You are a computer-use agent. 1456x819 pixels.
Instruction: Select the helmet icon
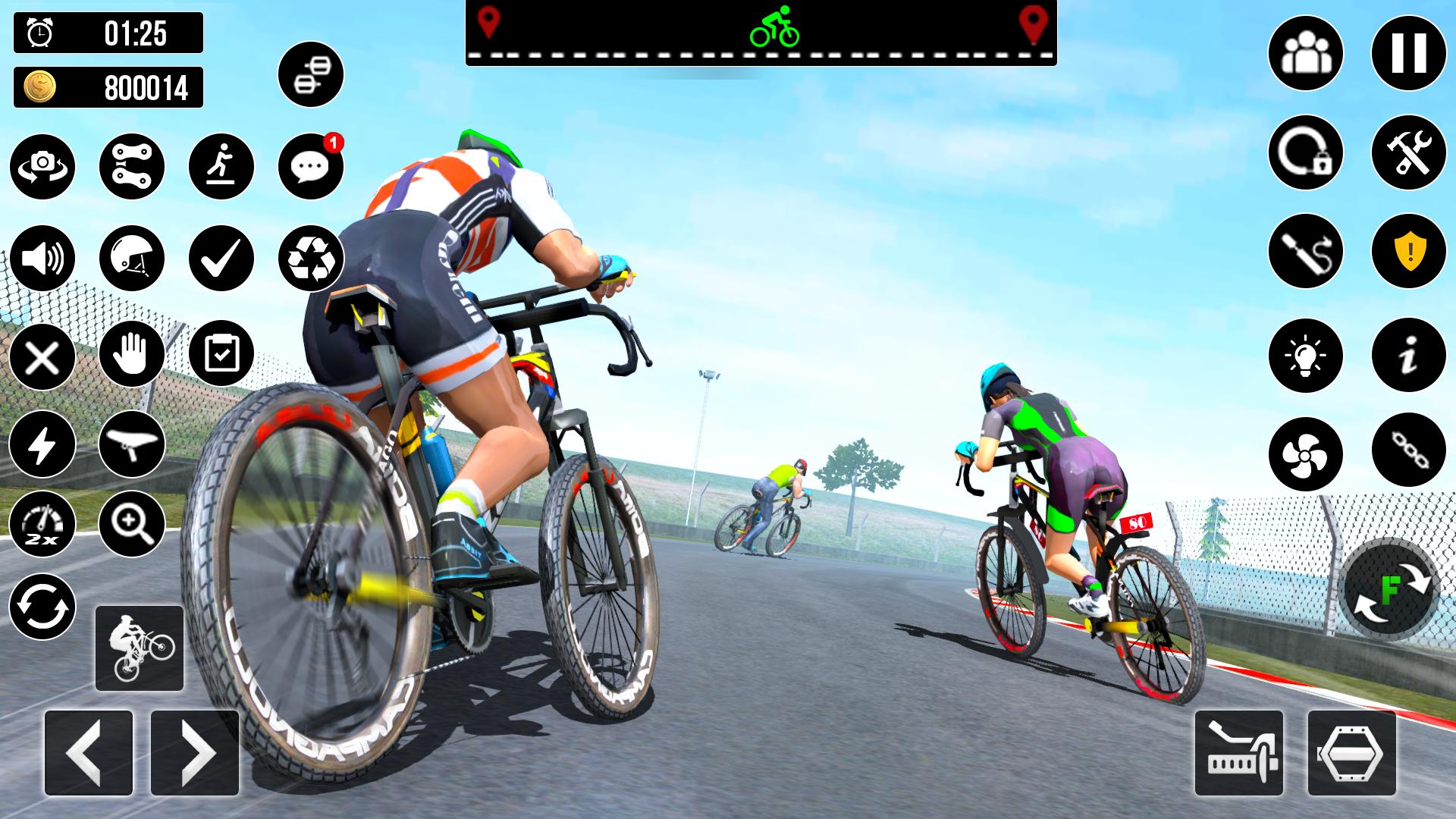(132, 258)
